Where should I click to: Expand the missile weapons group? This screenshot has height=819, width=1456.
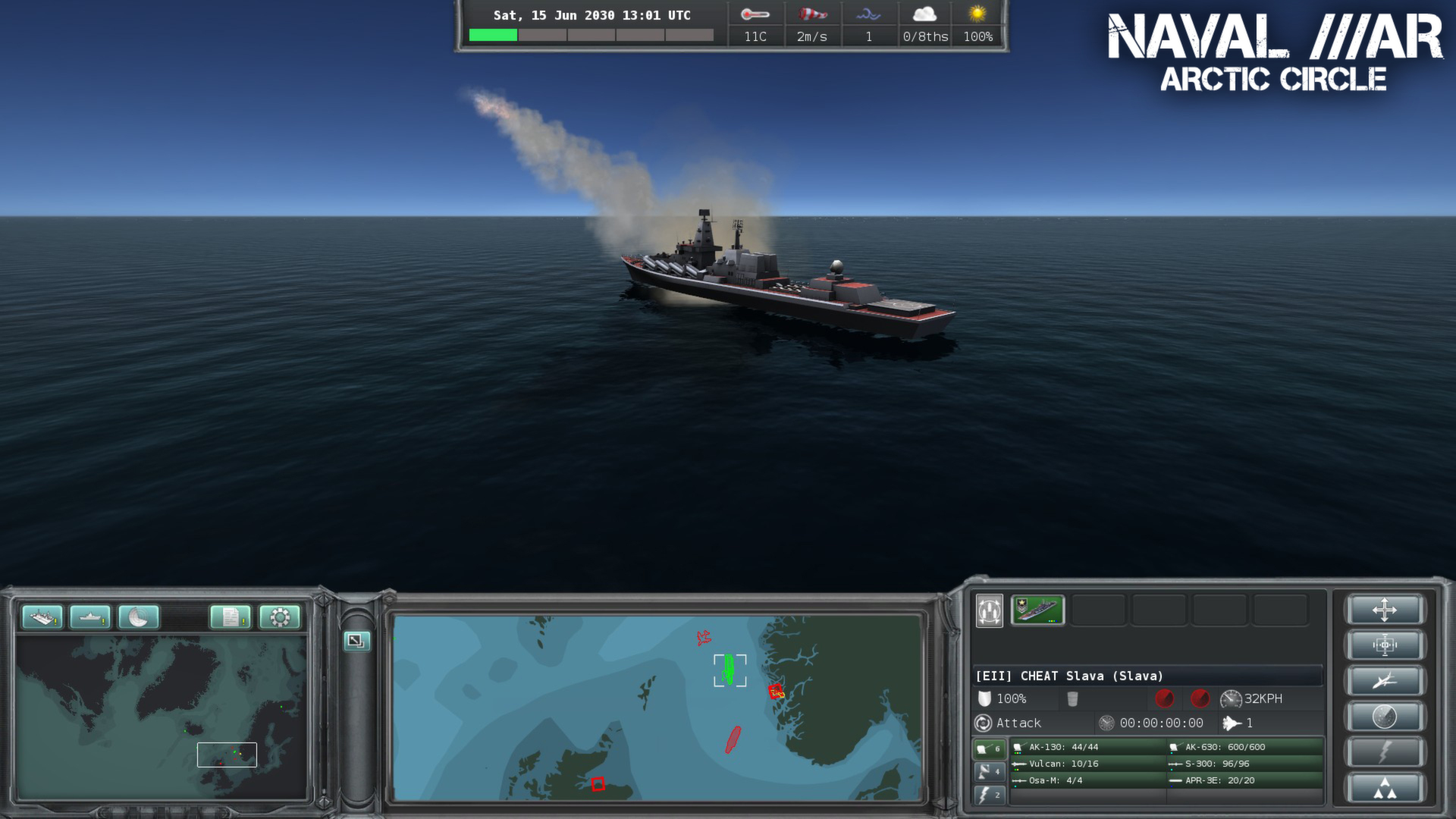click(x=990, y=771)
